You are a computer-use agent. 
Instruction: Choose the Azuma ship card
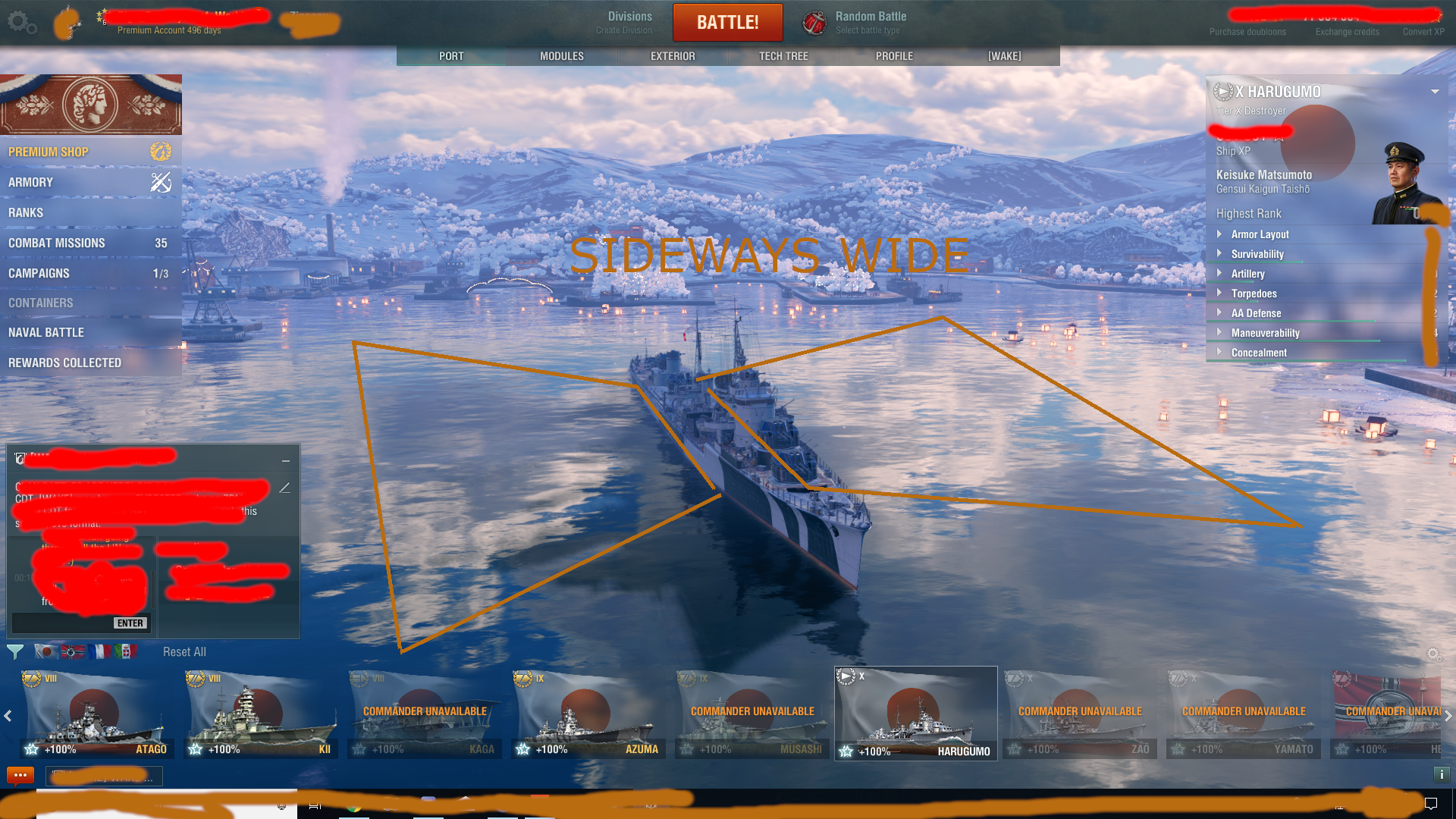click(x=587, y=714)
